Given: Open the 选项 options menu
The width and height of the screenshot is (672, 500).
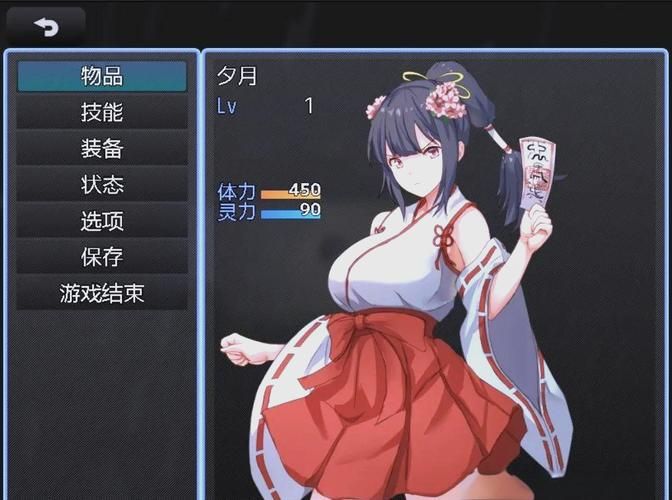Looking at the screenshot, I should (102, 221).
